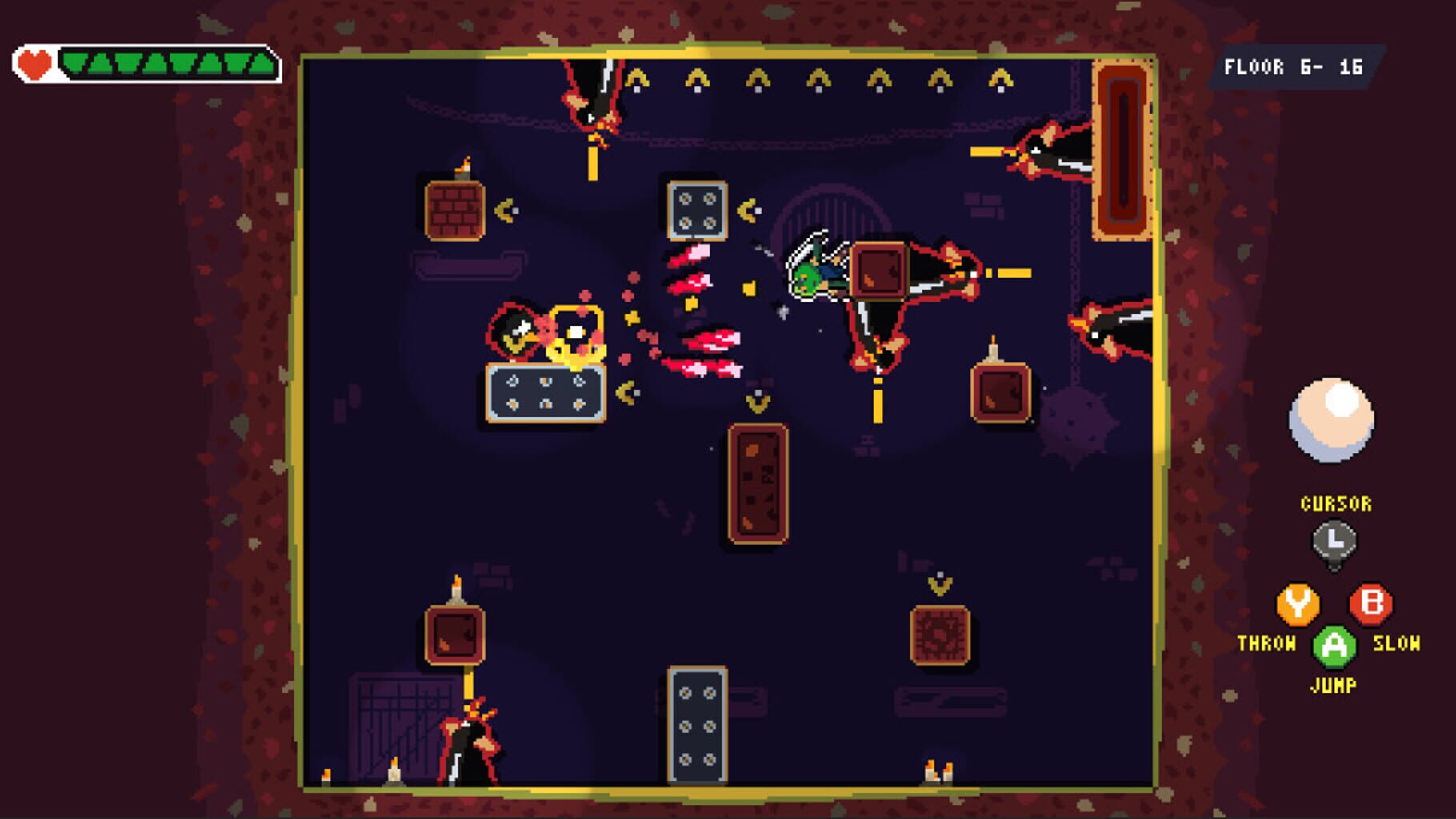
Task: Toggle the candle flame on the brick crate
Action: click(464, 164)
